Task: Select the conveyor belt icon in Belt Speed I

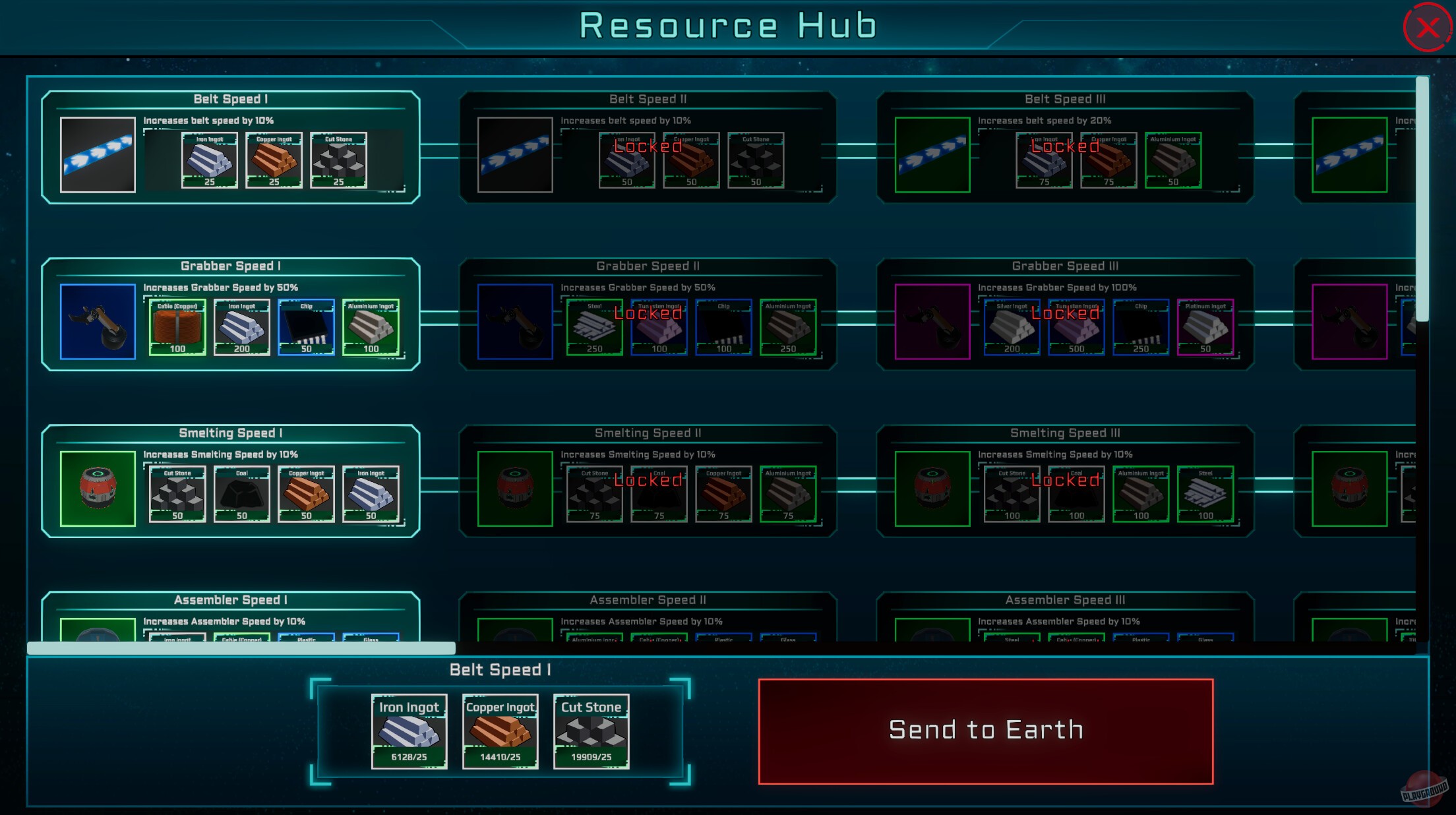Action: [97, 156]
